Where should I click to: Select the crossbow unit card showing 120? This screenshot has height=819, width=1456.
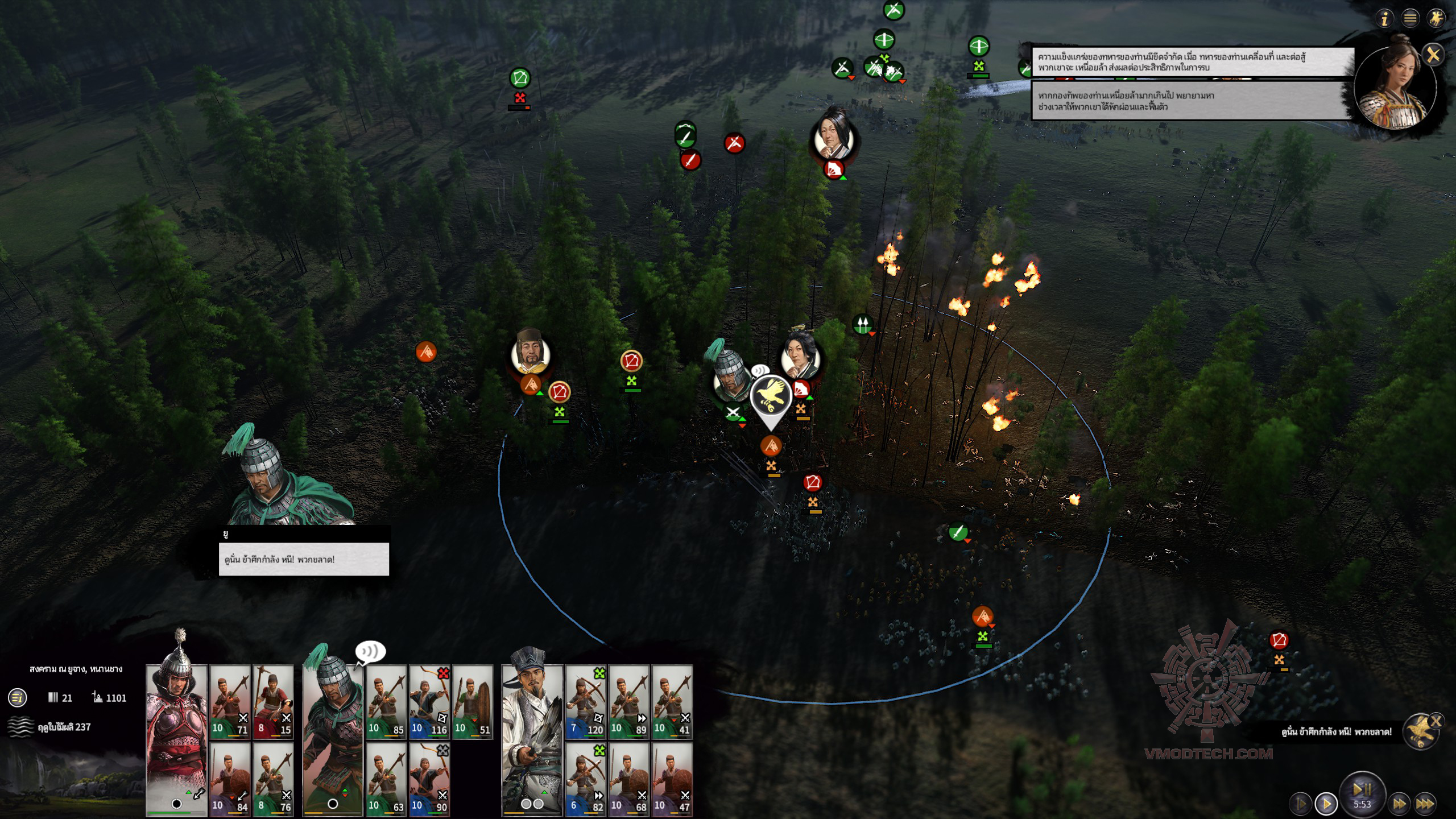point(586,702)
